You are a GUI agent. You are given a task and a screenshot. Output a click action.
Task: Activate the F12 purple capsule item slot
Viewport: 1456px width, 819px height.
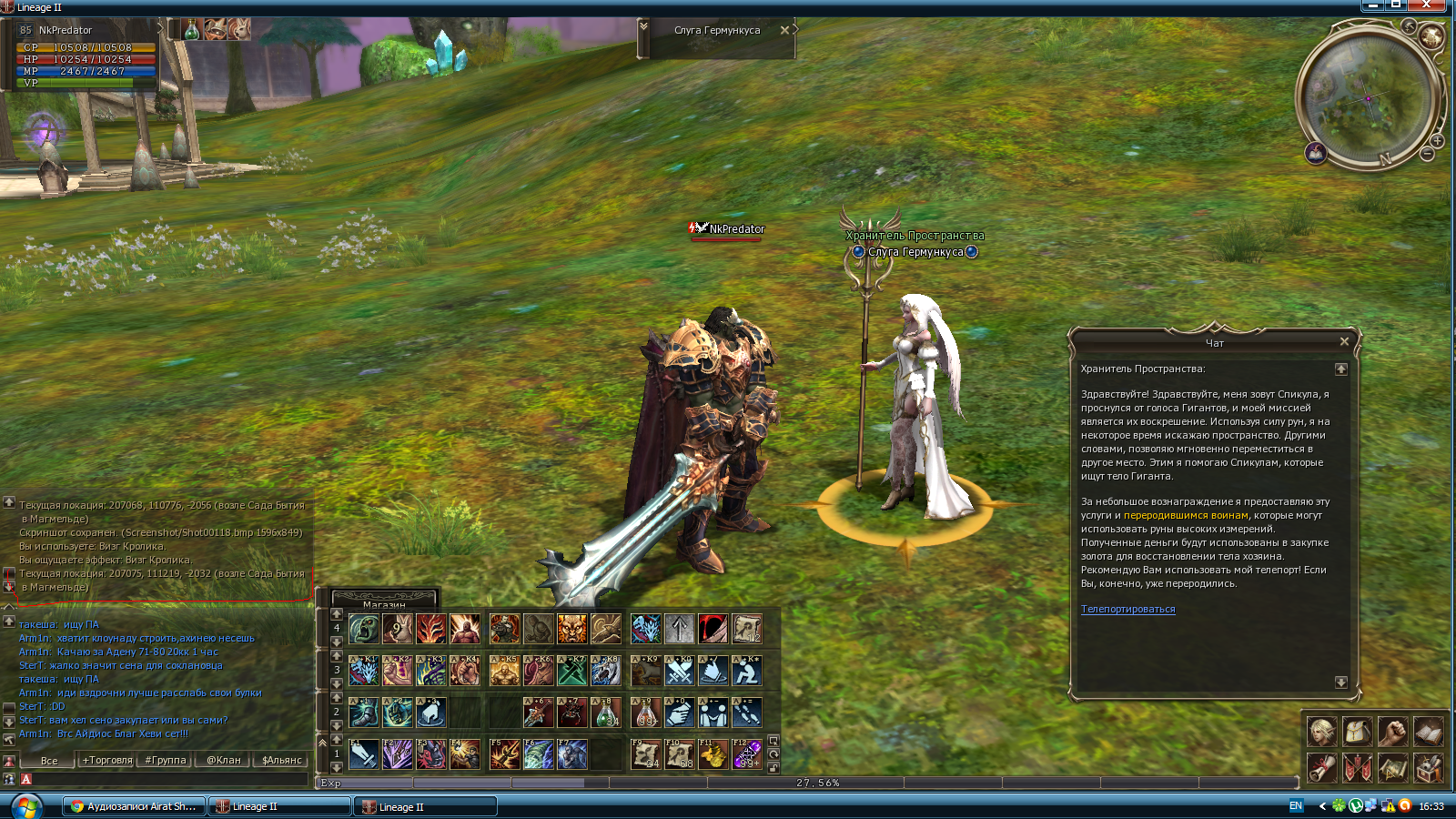pyautogui.click(x=746, y=754)
